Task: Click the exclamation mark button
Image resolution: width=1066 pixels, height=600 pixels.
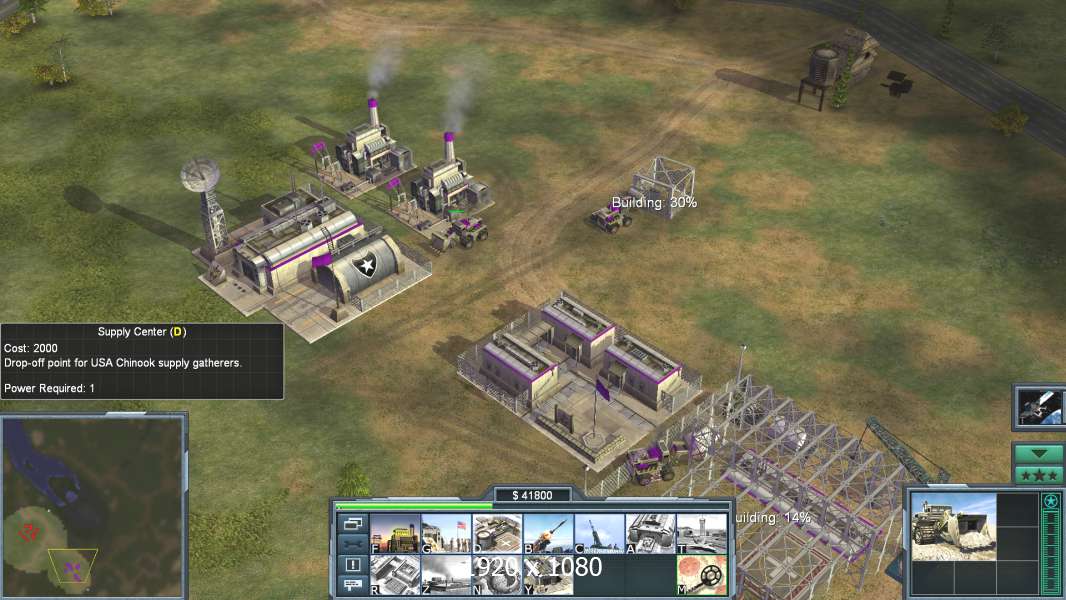Action: (x=352, y=564)
